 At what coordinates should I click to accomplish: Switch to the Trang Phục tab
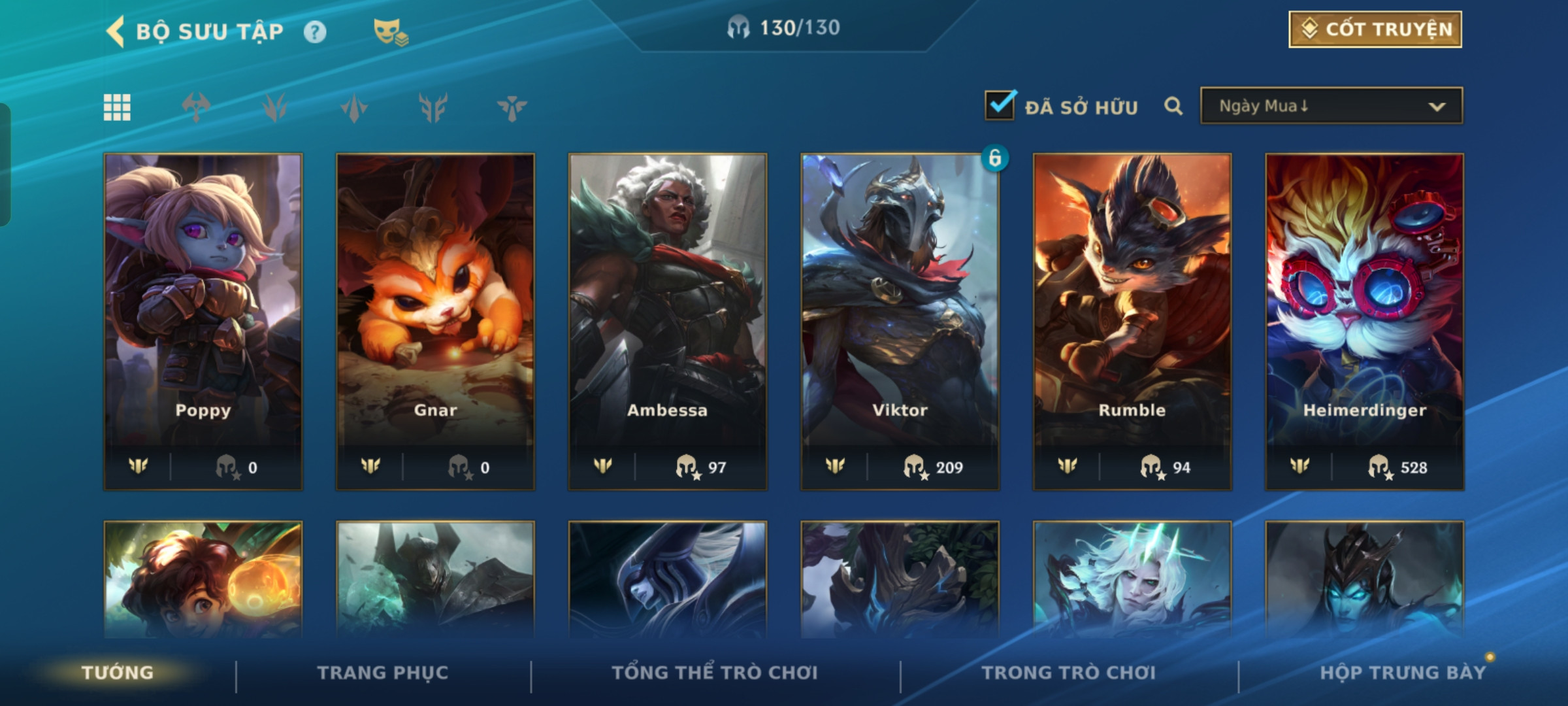pos(383,673)
